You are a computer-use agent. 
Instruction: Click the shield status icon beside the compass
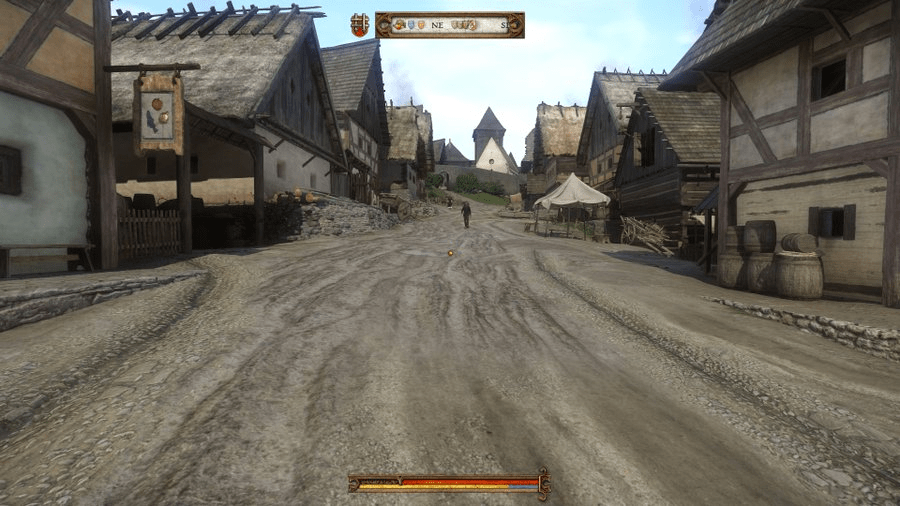tap(360, 25)
